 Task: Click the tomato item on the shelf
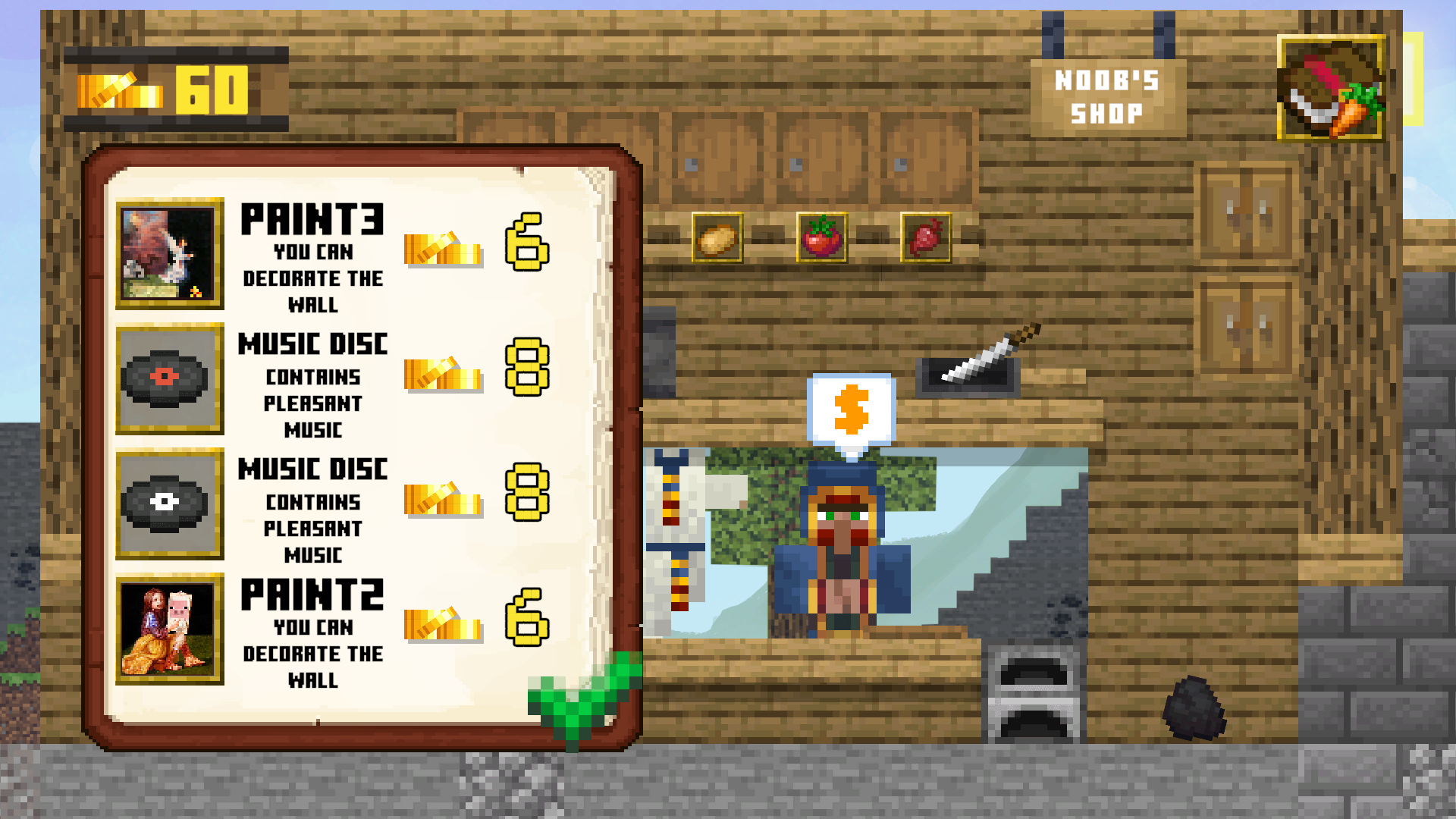point(820,237)
